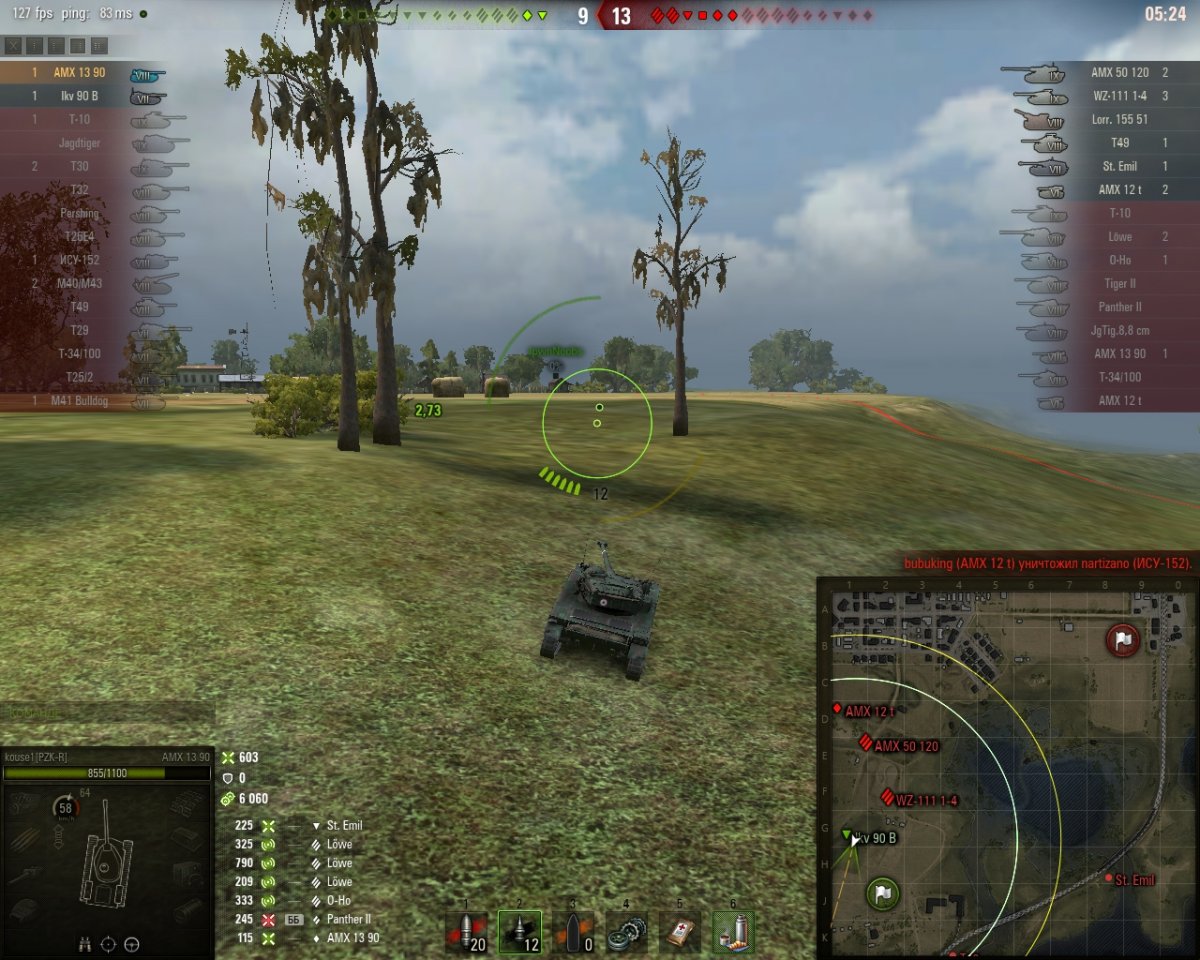
Task: Click the green allied base flag on the minimap
Action: [x=881, y=892]
